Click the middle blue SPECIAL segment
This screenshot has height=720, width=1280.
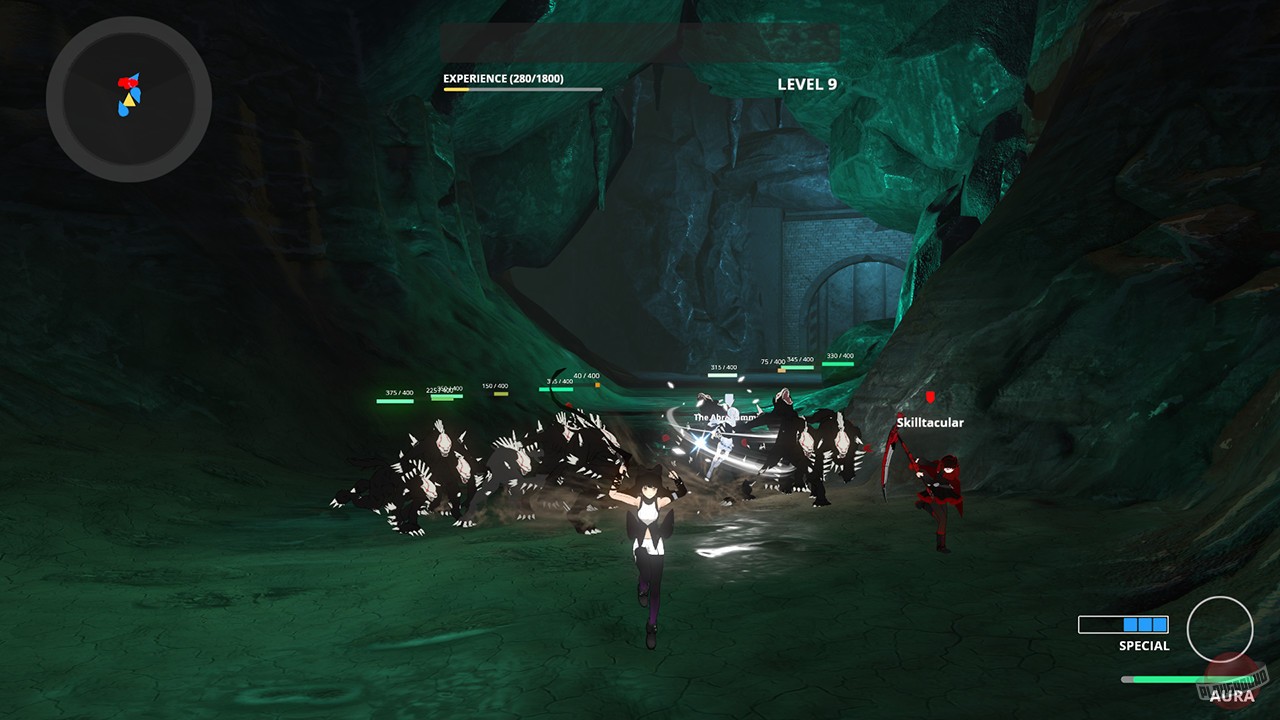pos(1145,624)
